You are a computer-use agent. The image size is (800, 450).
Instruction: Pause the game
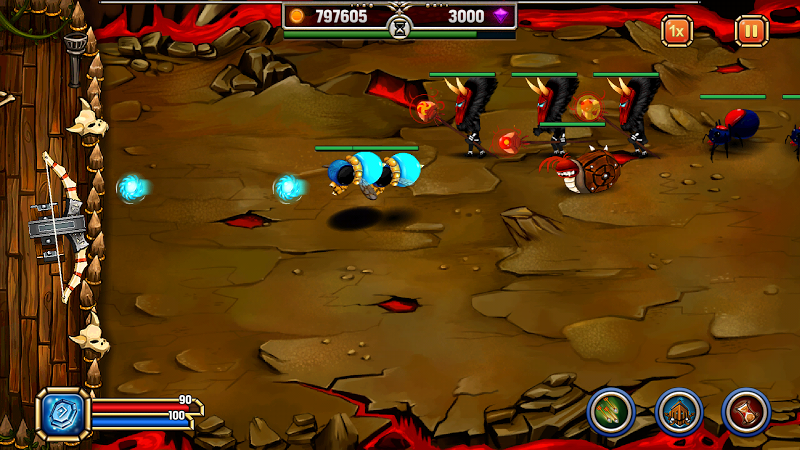(x=751, y=31)
